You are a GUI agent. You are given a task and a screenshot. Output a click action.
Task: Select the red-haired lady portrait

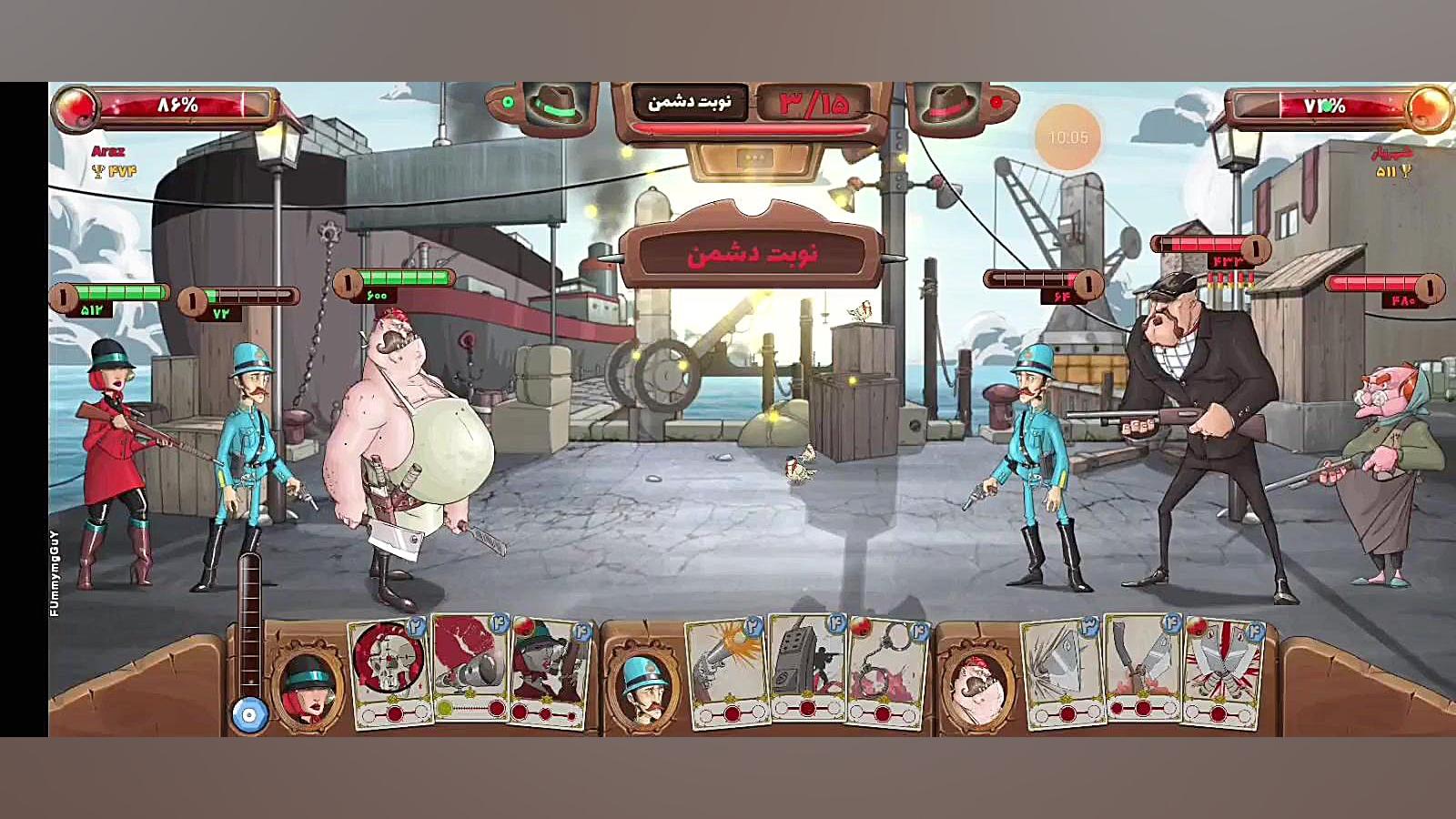(x=308, y=686)
